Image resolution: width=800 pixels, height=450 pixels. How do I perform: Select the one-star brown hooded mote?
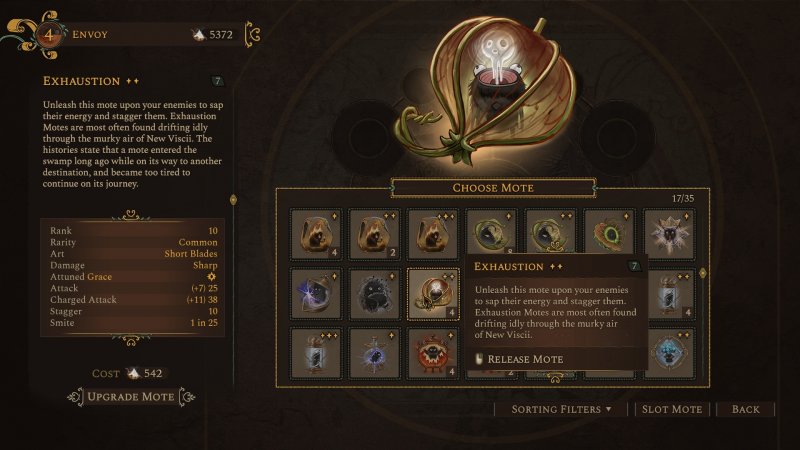[x=314, y=233]
